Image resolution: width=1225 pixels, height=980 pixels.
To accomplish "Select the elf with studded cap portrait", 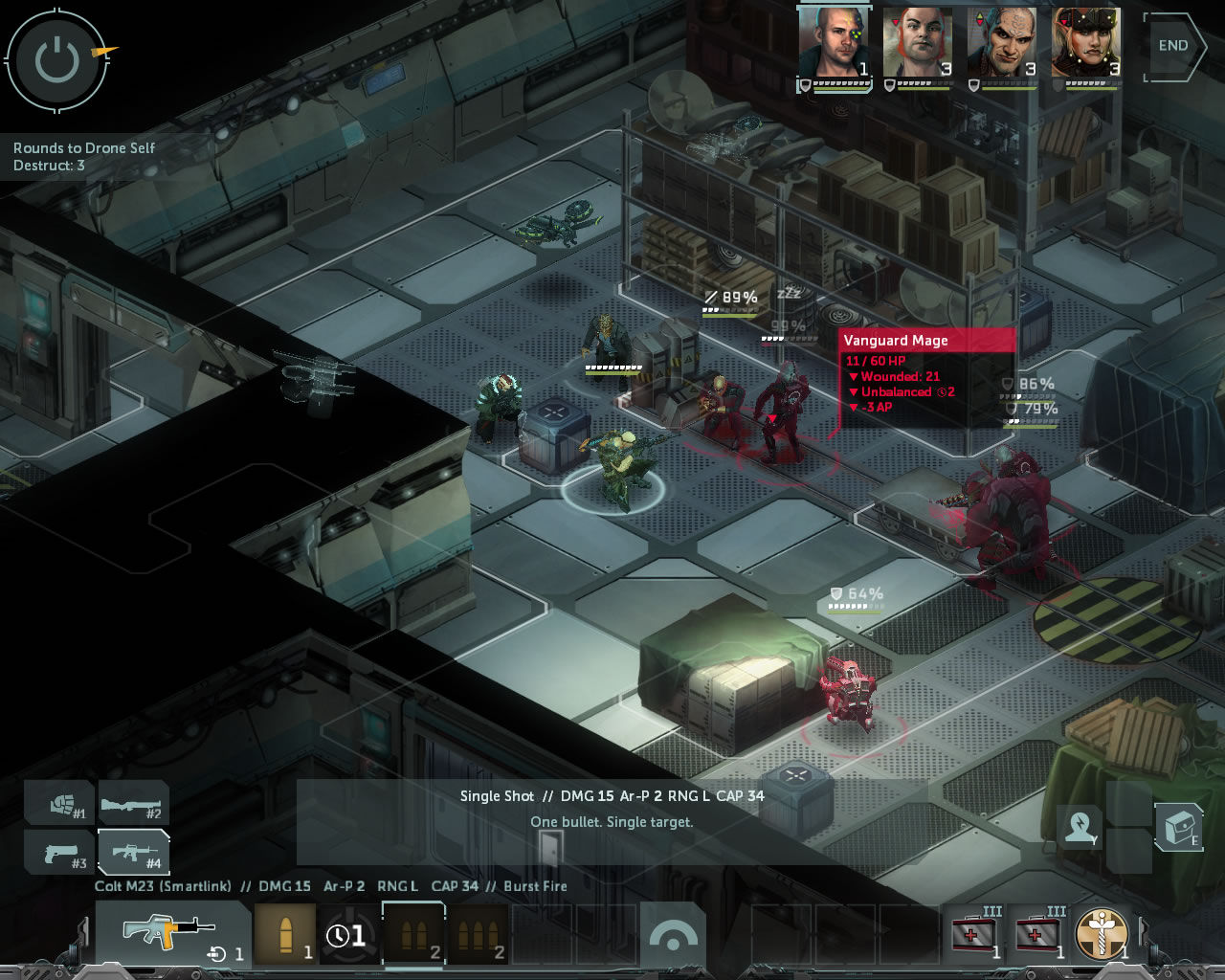I will coord(1085,44).
